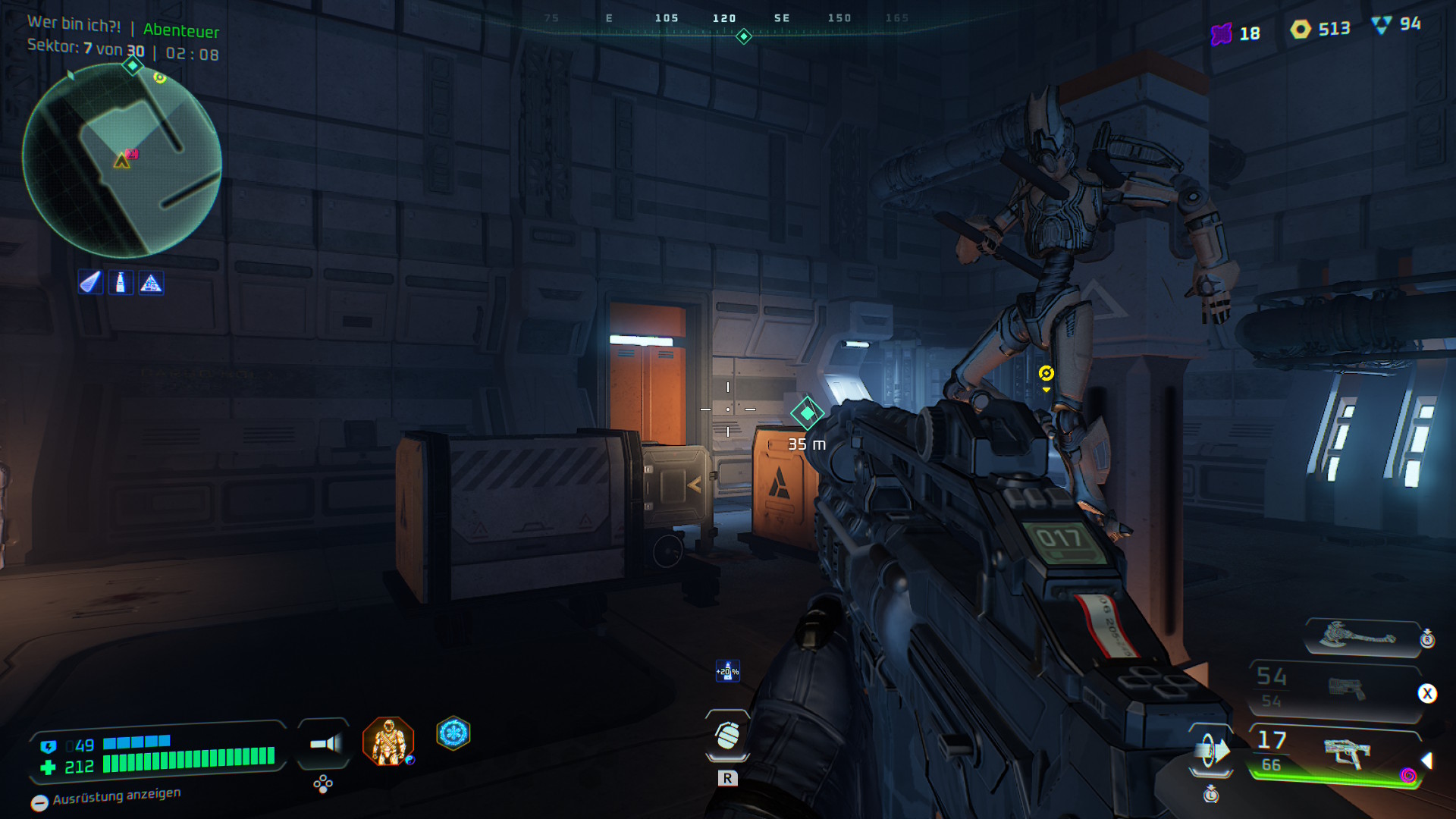
Task: Click the gold coin currency icon
Action: [x=1301, y=30]
